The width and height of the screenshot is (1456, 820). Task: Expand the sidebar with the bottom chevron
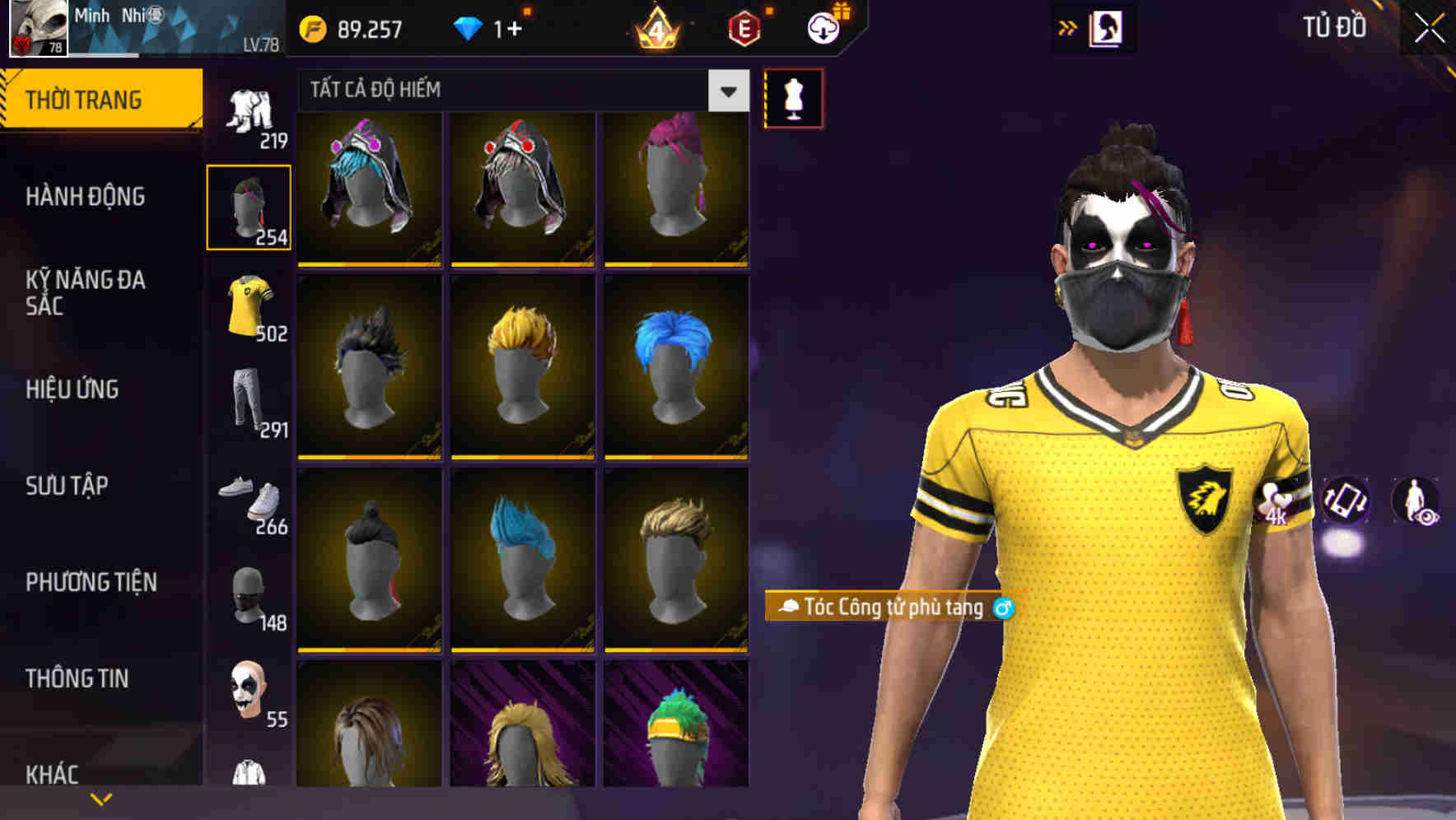(100, 797)
